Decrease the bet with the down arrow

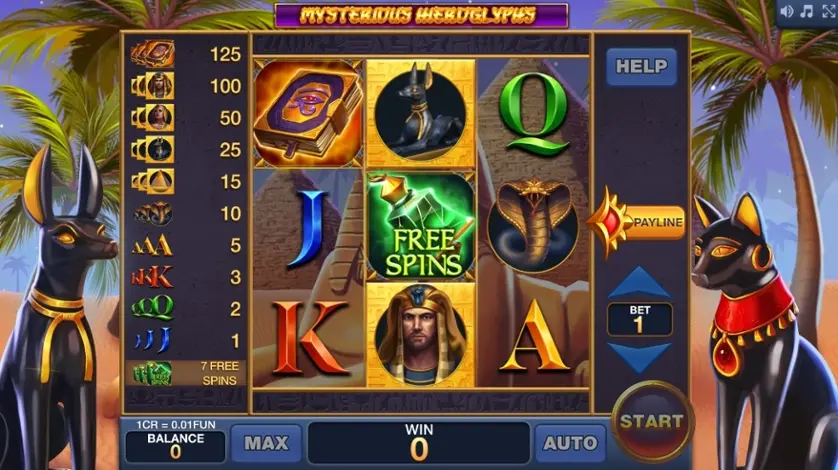pyautogui.click(x=640, y=357)
